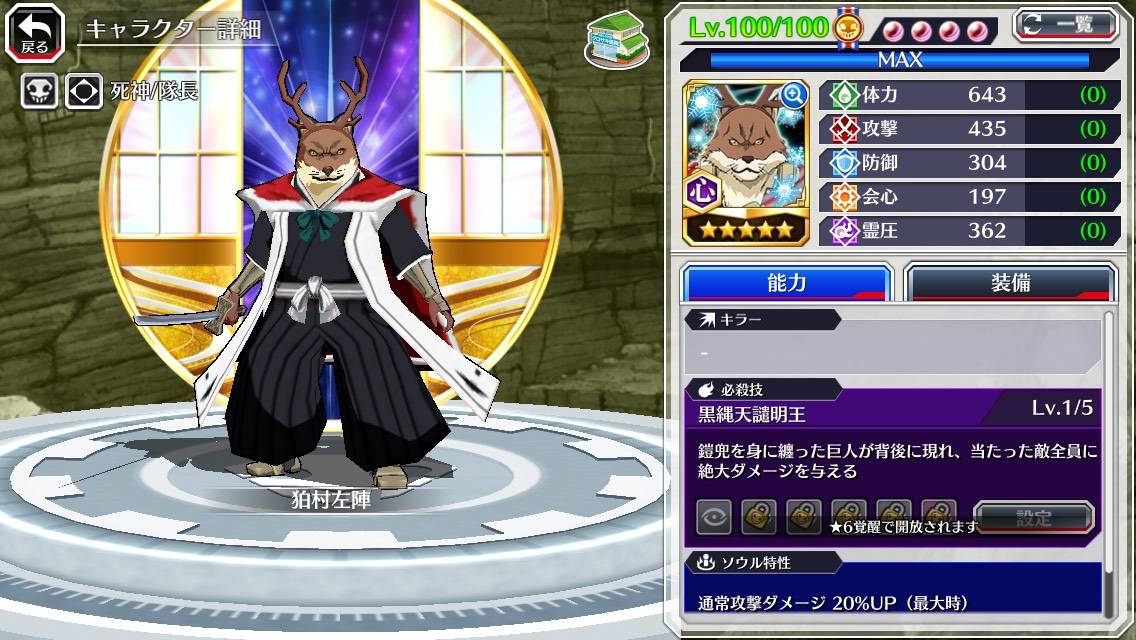Select the diamond-shaped attribute icon
Viewport: 1136px width, 640px height.
pos(84,91)
